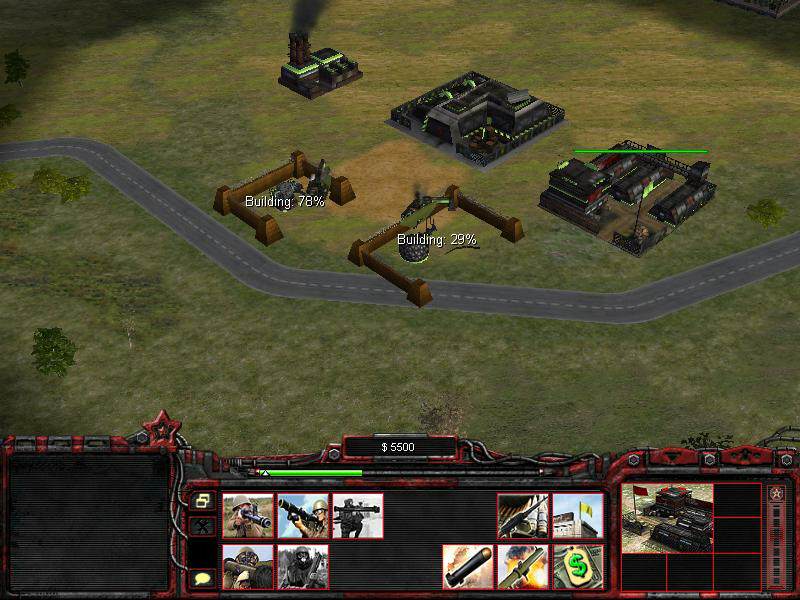The width and height of the screenshot is (800, 600).
Task: Select the grey heavy weapon trooper icon
Action: pyautogui.click(x=357, y=516)
